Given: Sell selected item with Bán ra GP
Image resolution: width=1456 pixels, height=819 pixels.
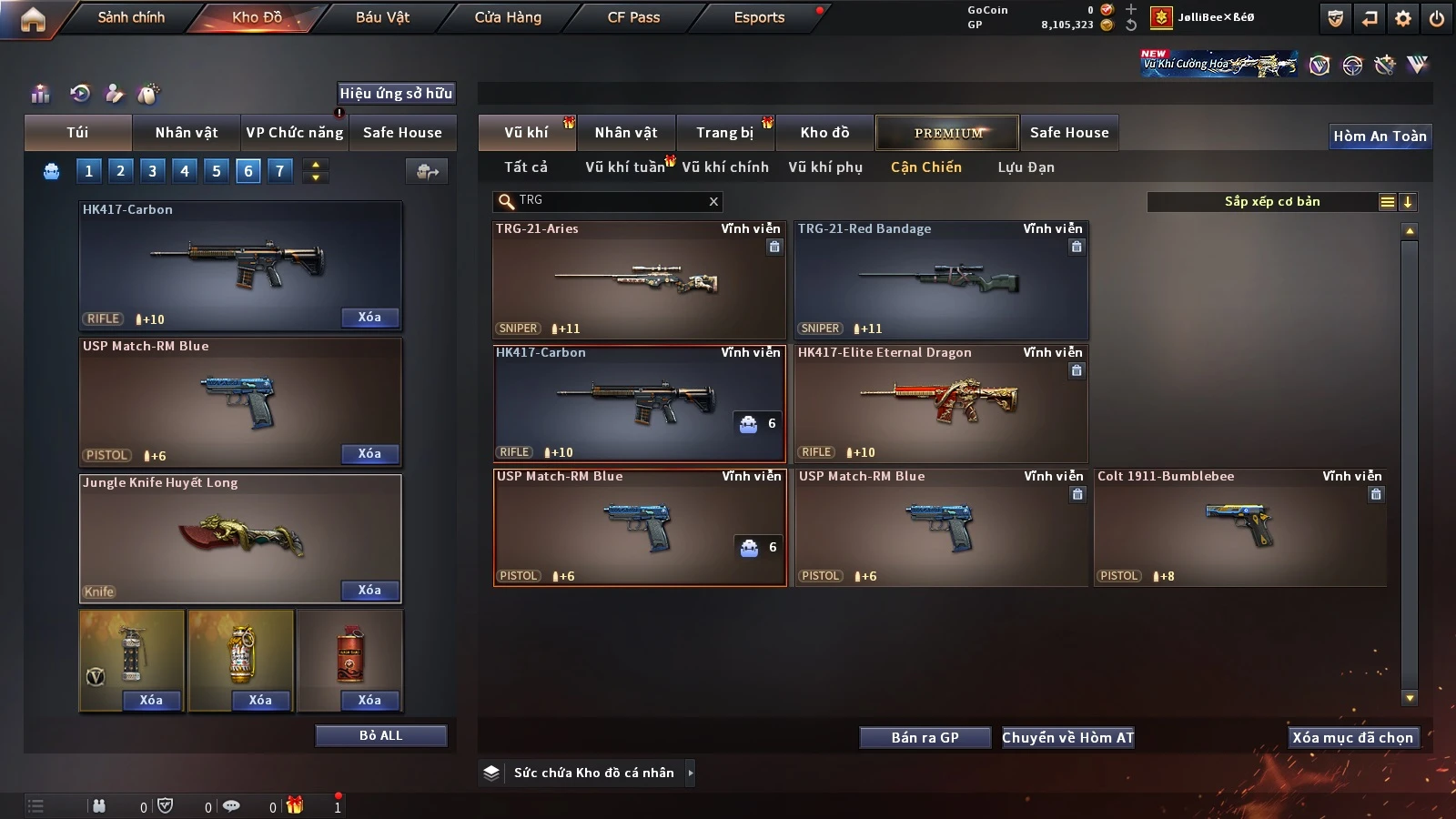Looking at the screenshot, I should (925, 737).
